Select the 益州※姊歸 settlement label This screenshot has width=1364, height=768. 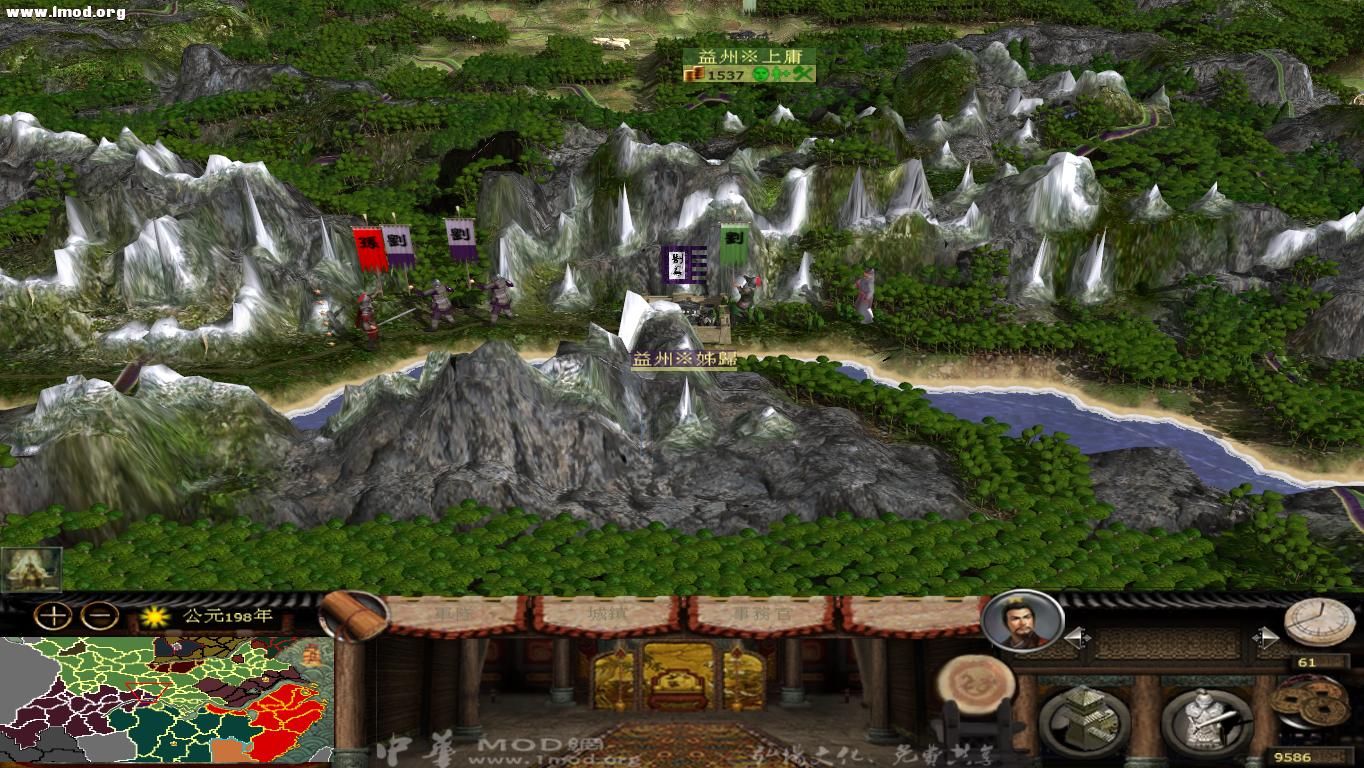point(685,357)
